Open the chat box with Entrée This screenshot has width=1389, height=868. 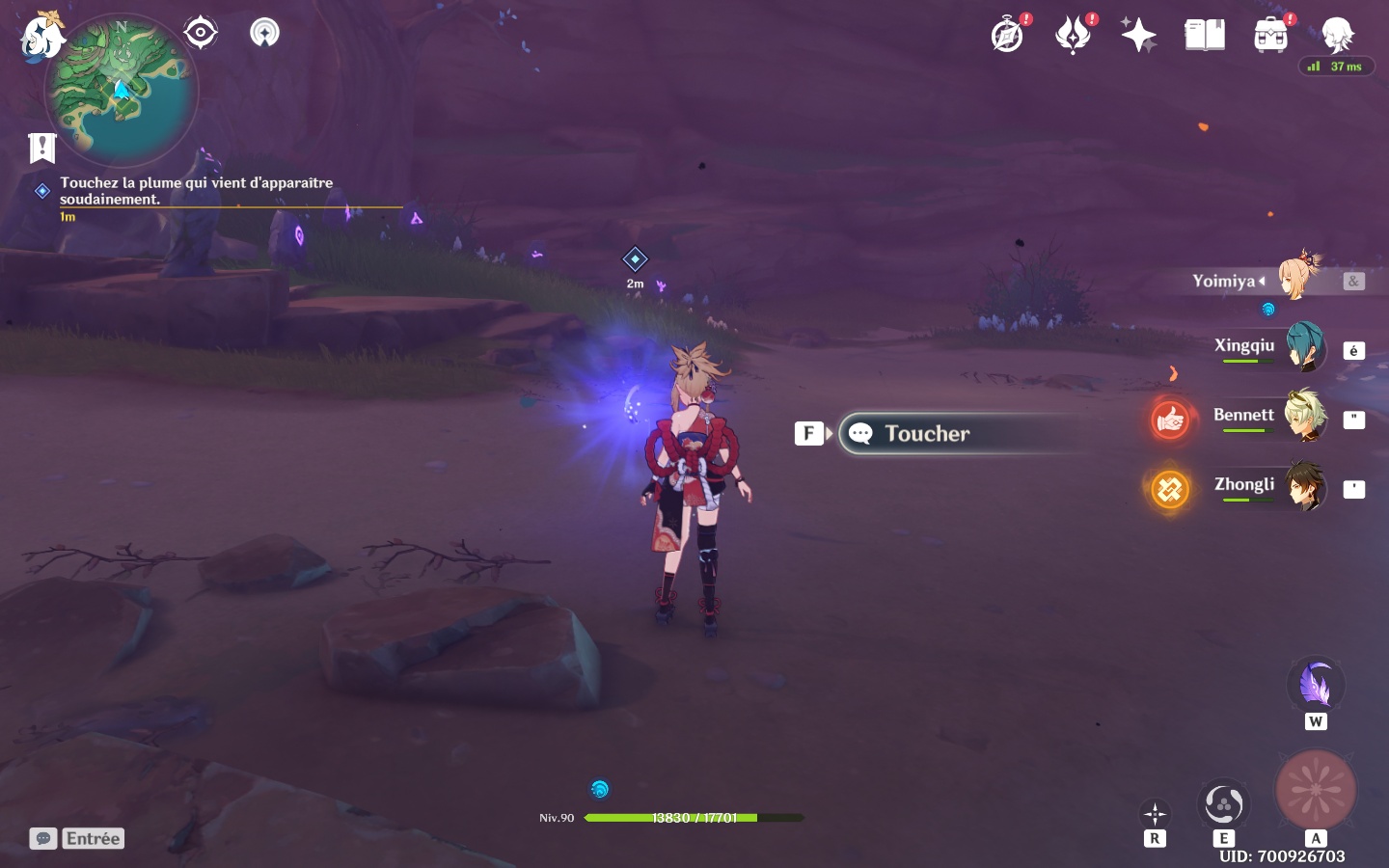click(77, 839)
